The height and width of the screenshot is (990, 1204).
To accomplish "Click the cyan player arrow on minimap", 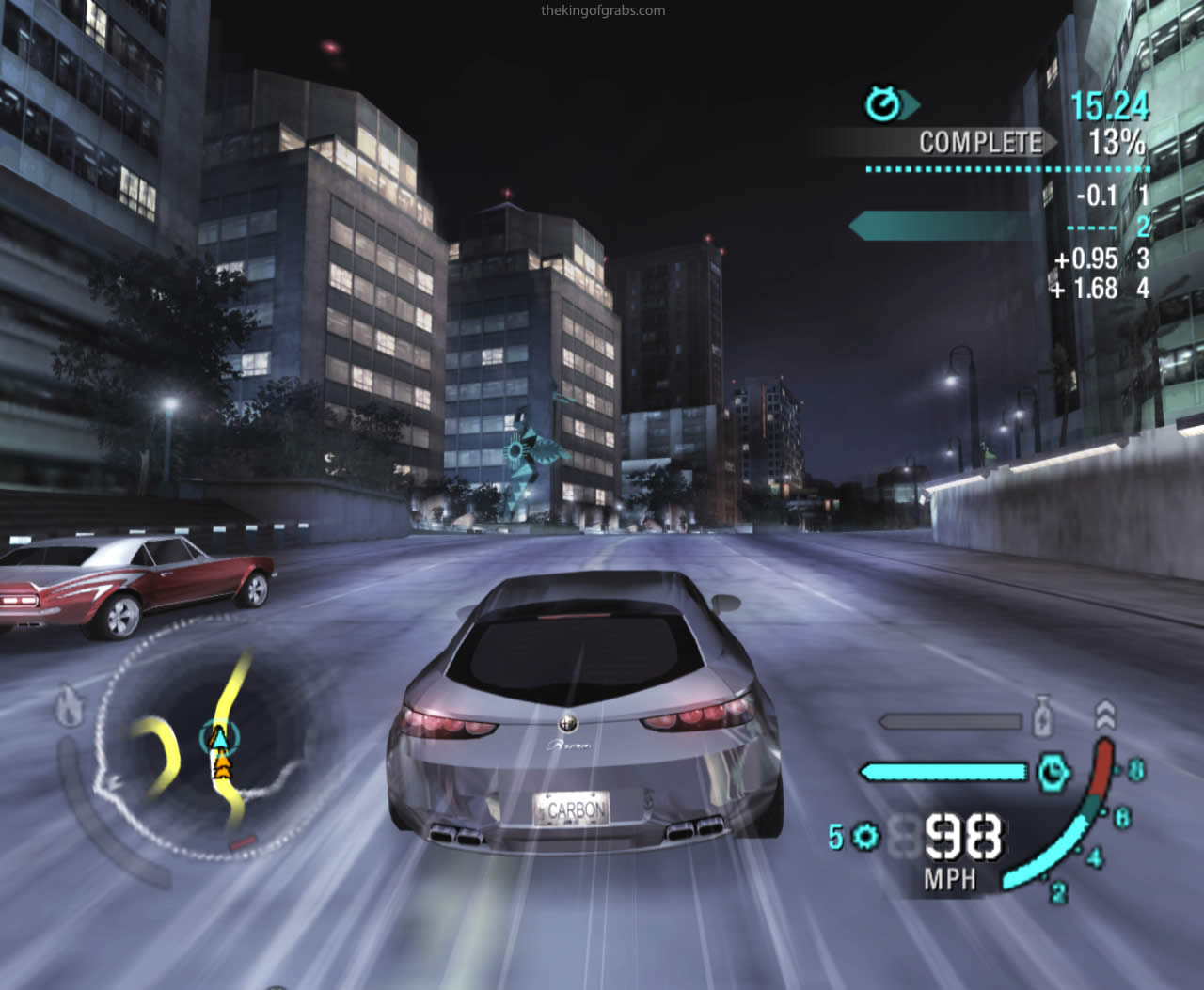I will coord(219,738).
